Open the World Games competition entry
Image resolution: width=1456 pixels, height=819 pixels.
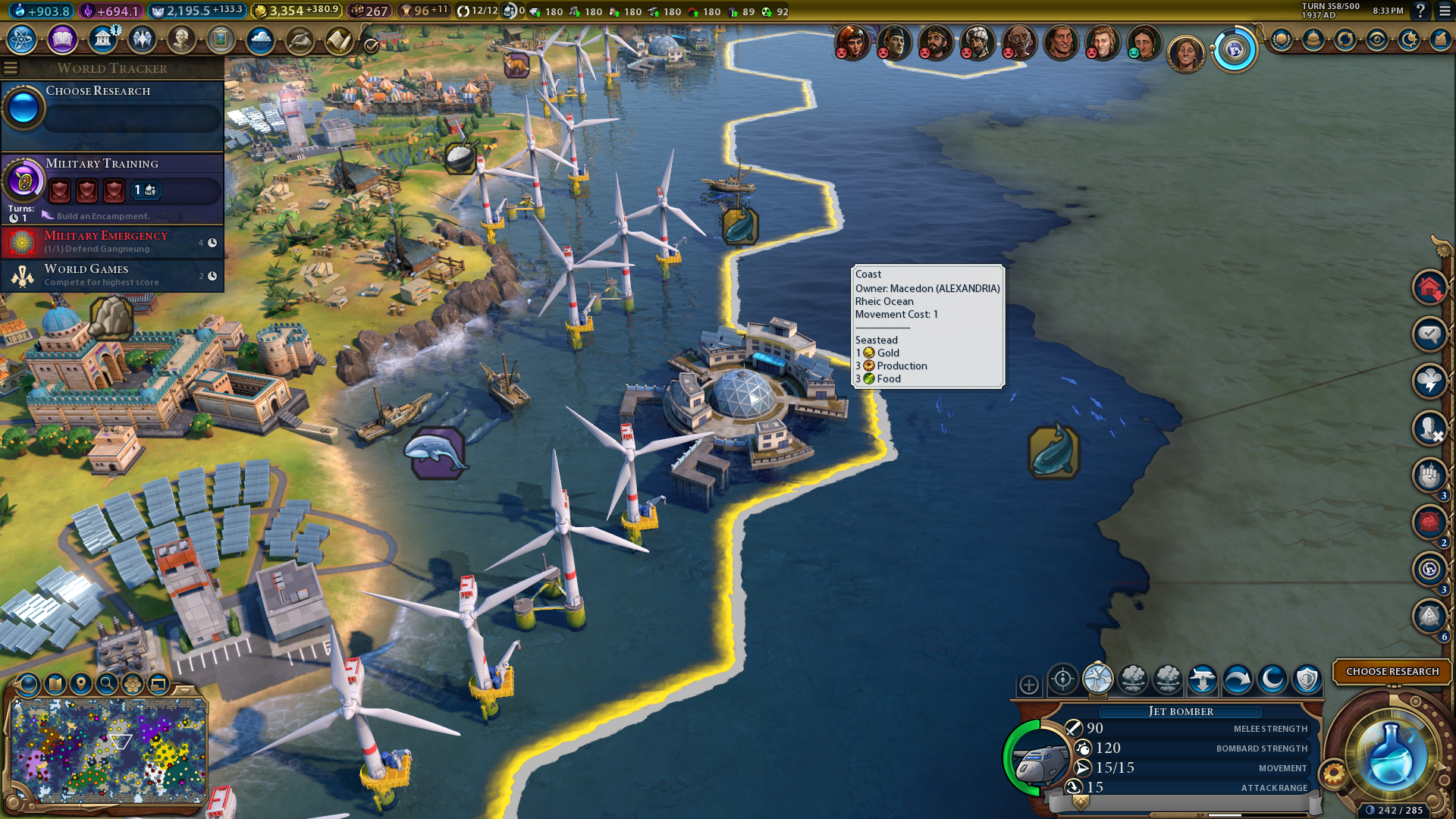tap(112, 275)
